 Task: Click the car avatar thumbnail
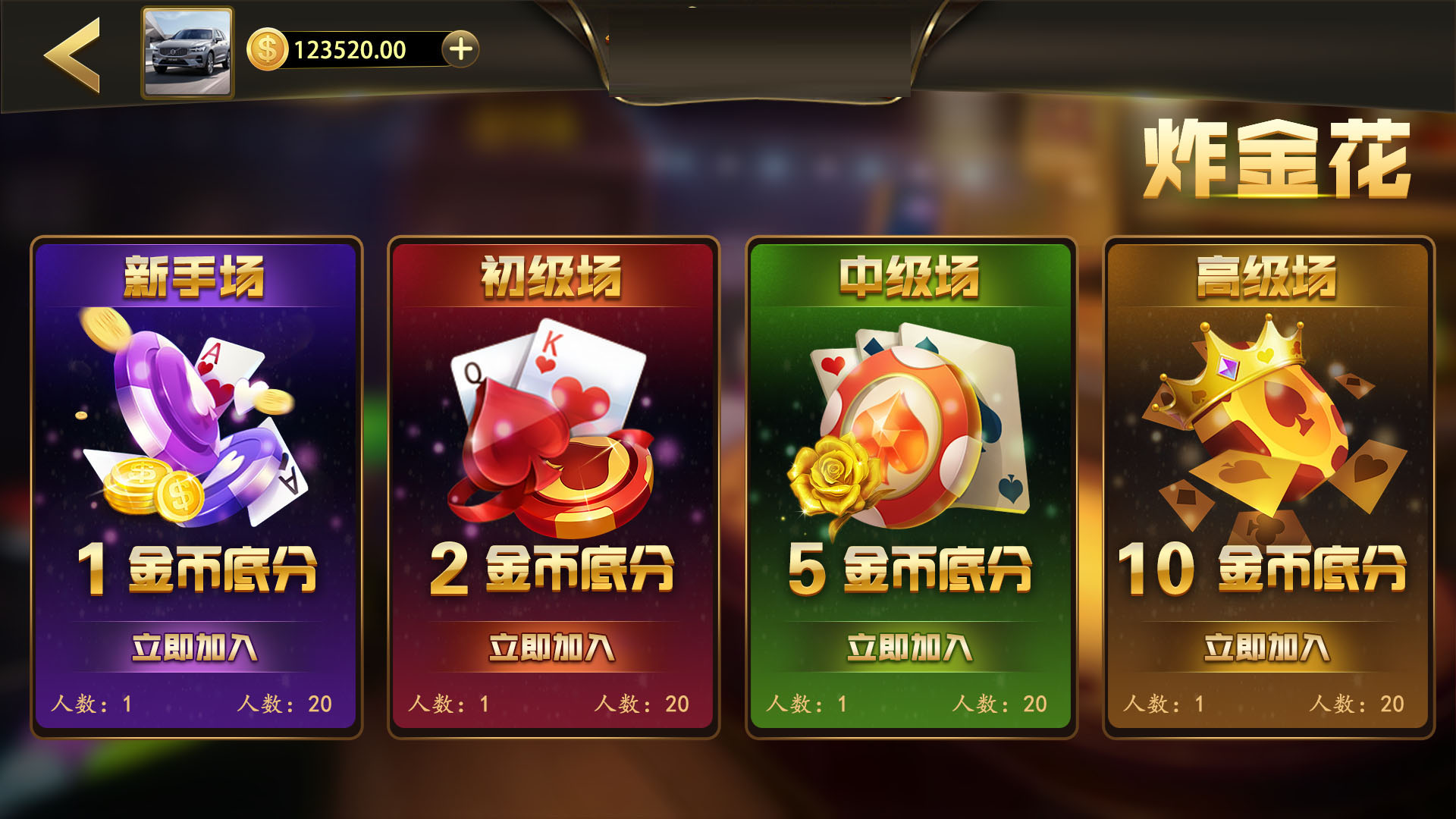click(186, 51)
